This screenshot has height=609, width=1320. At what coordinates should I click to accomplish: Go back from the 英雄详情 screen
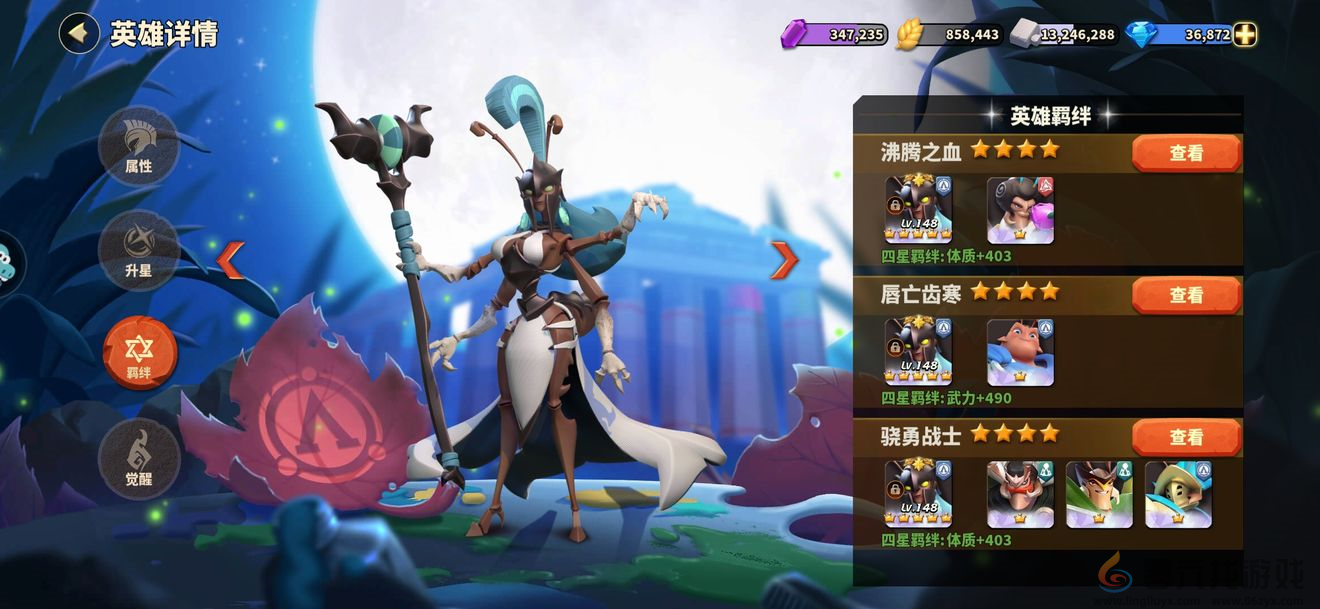[x=78, y=33]
